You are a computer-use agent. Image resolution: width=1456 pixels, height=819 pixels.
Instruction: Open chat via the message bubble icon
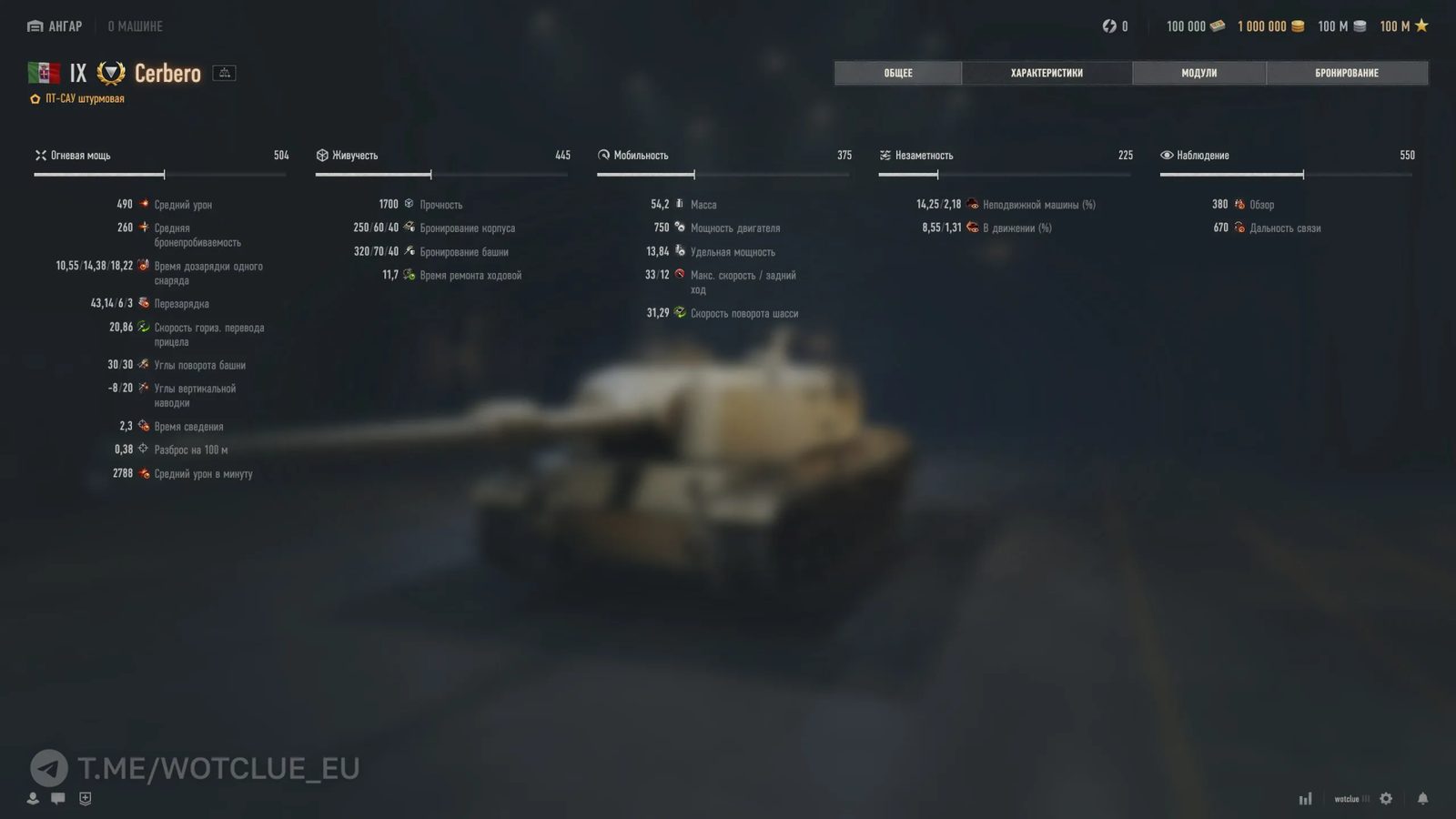point(58,798)
